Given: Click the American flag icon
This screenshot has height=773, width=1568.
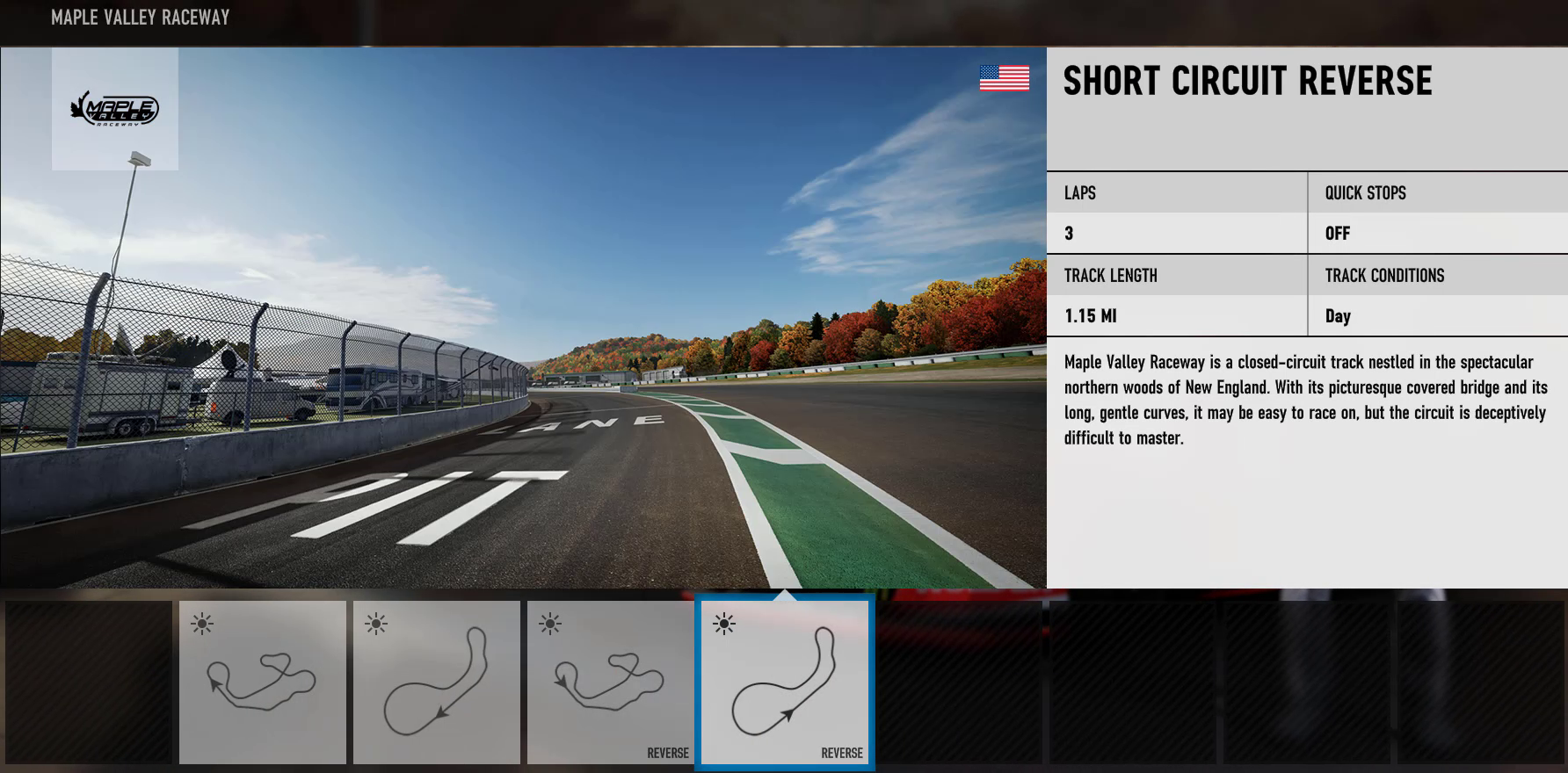Looking at the screenshot, I should point(1004,79).
